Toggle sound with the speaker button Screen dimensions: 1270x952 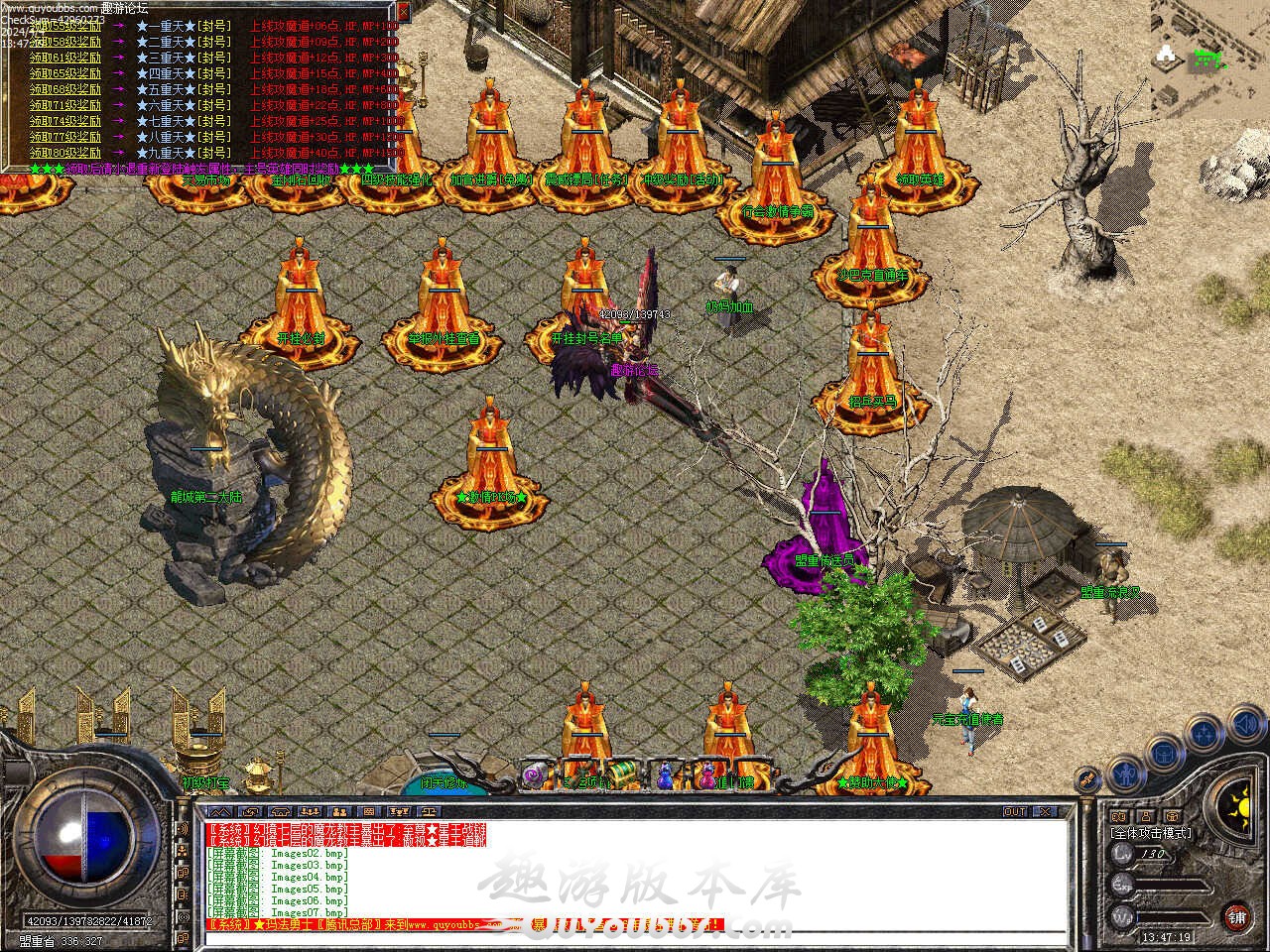tap(1244, 726)
